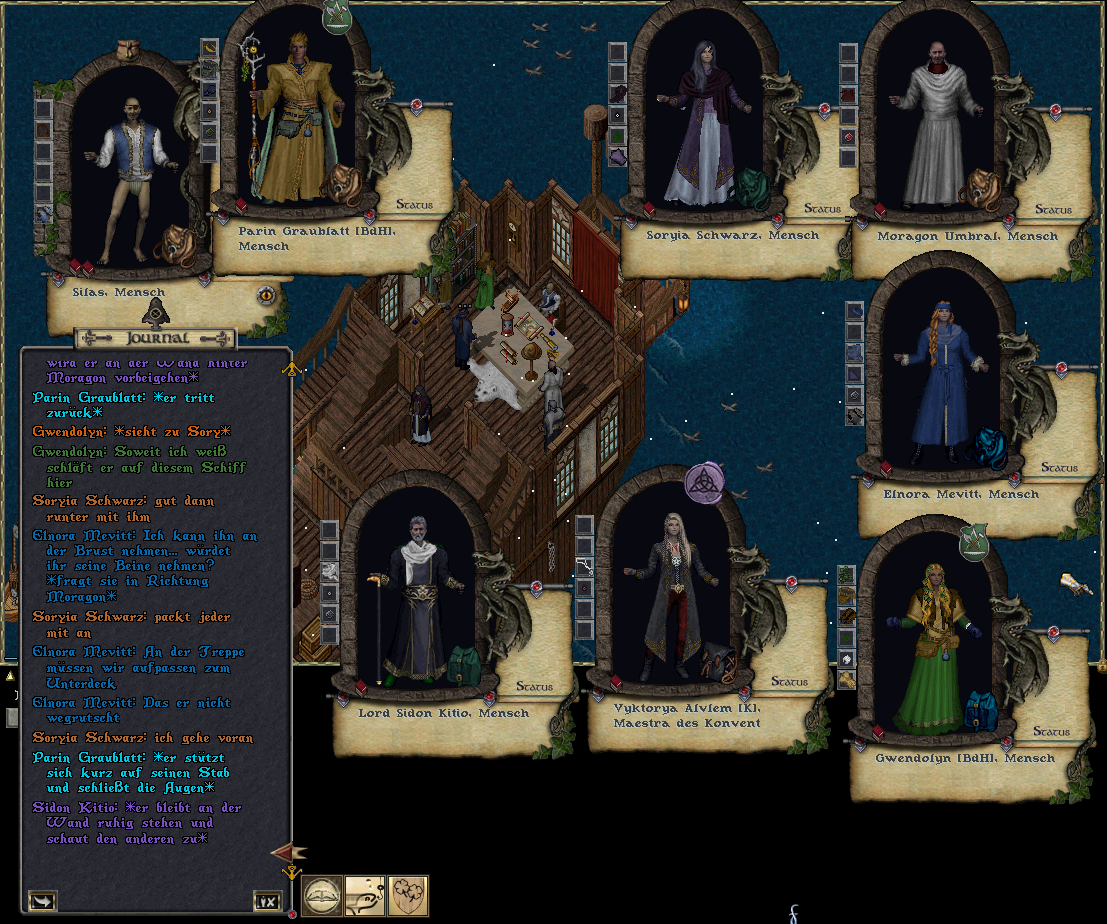1107x924 pixels.
Task: View Elnora Mevitt's Status
Action: pos(1059,467)
